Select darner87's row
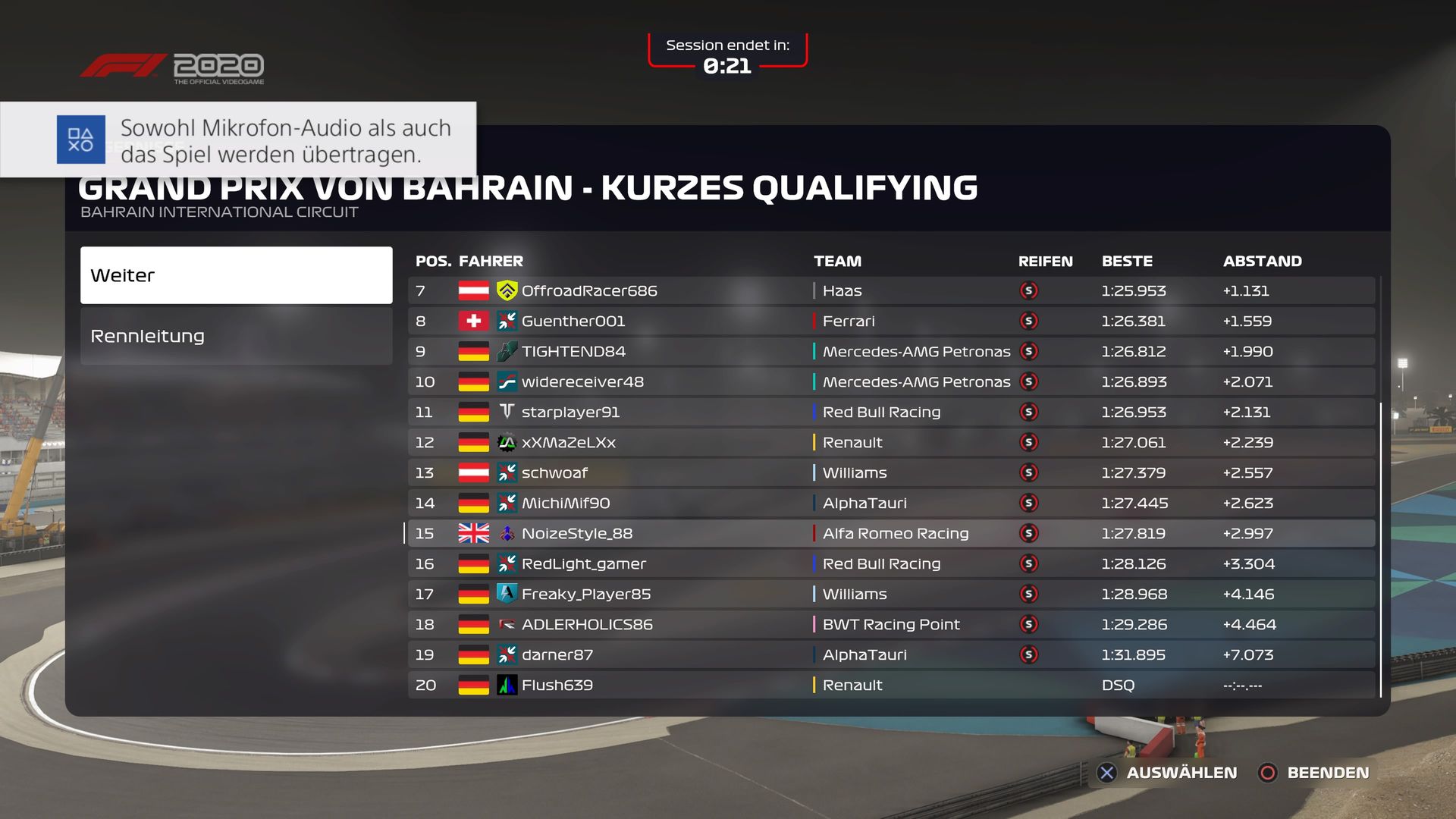Viewport: 1456px width, 819px height. 891,654
